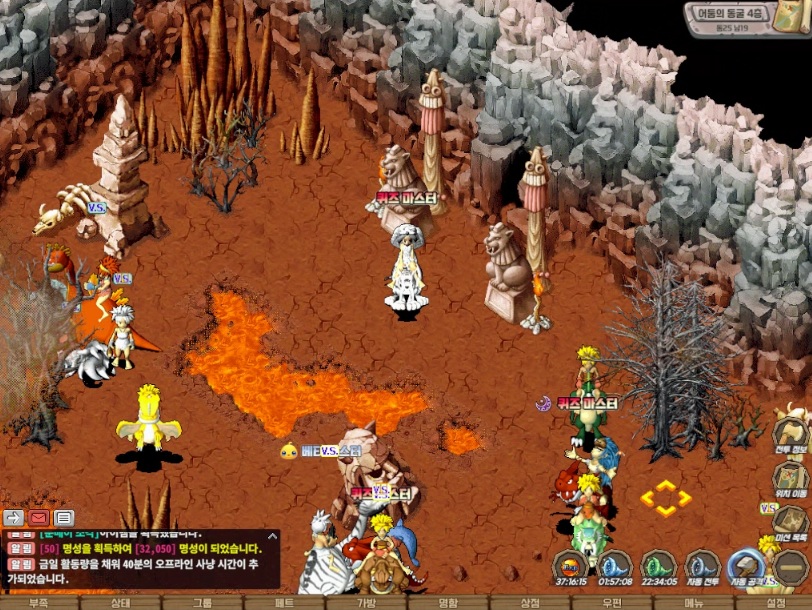
Task: Open the map scroll beside 어둠의 동굴 4층
Action: tap(790, 14)
